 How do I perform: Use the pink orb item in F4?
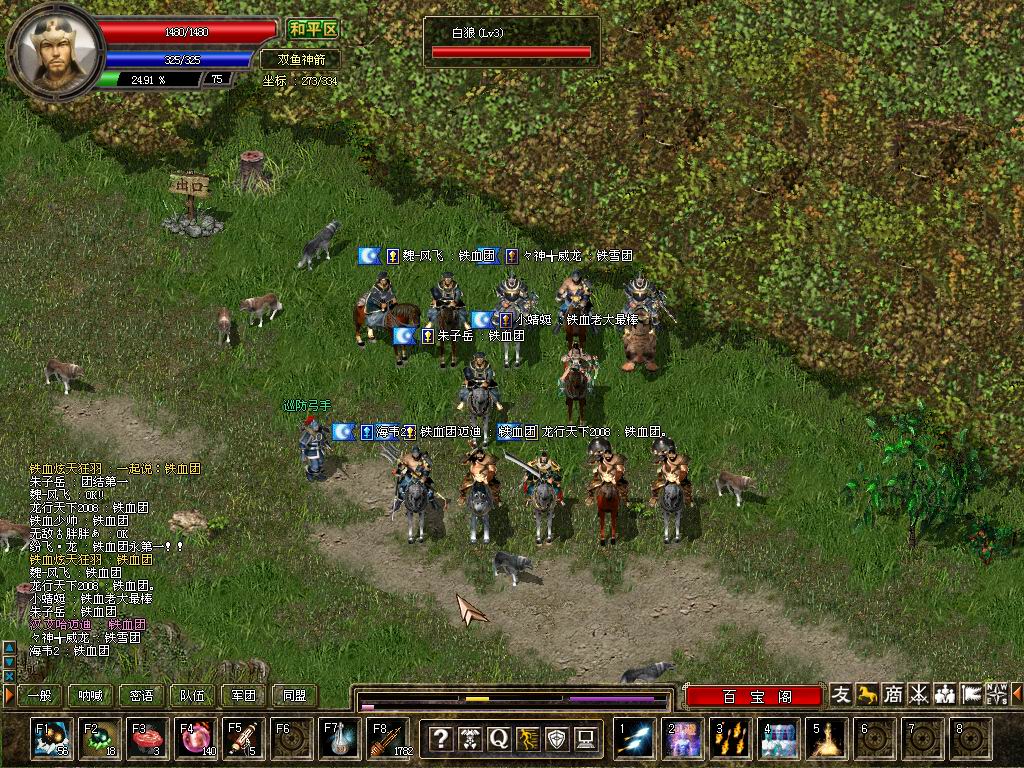[195, 739]
